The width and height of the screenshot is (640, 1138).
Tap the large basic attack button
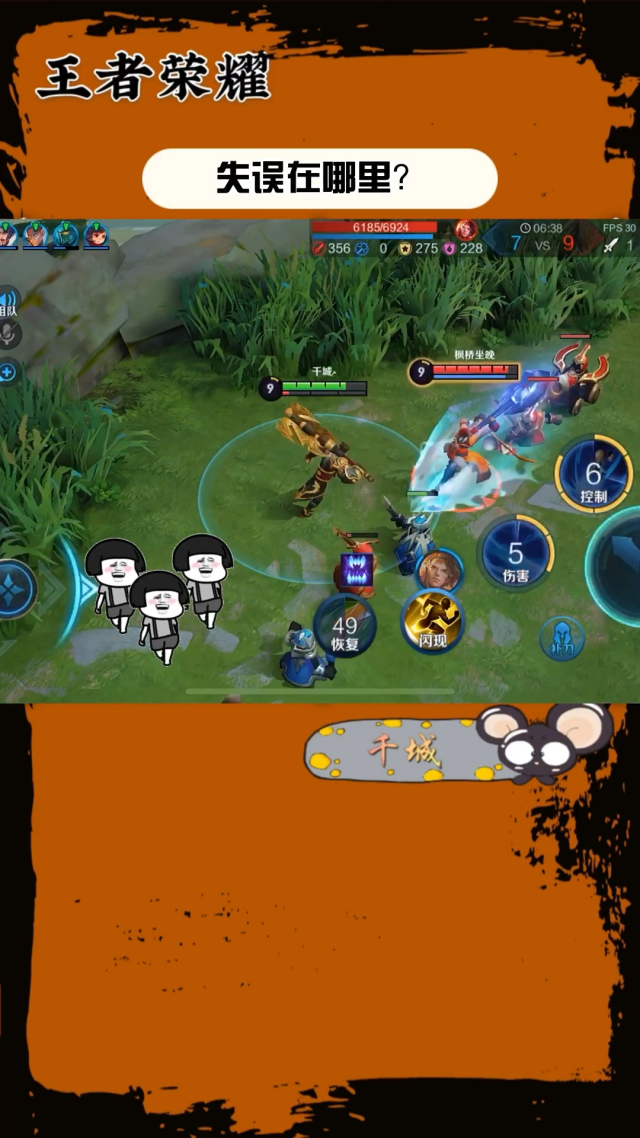620,565
